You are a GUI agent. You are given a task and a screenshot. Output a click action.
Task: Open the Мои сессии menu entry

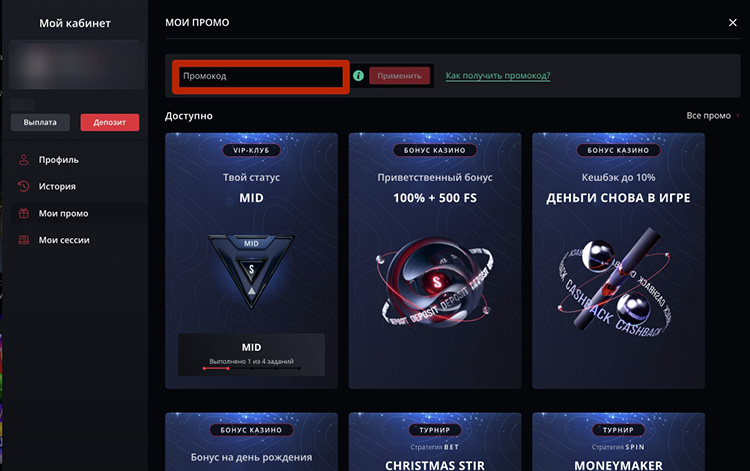click(x=64, y=240)
